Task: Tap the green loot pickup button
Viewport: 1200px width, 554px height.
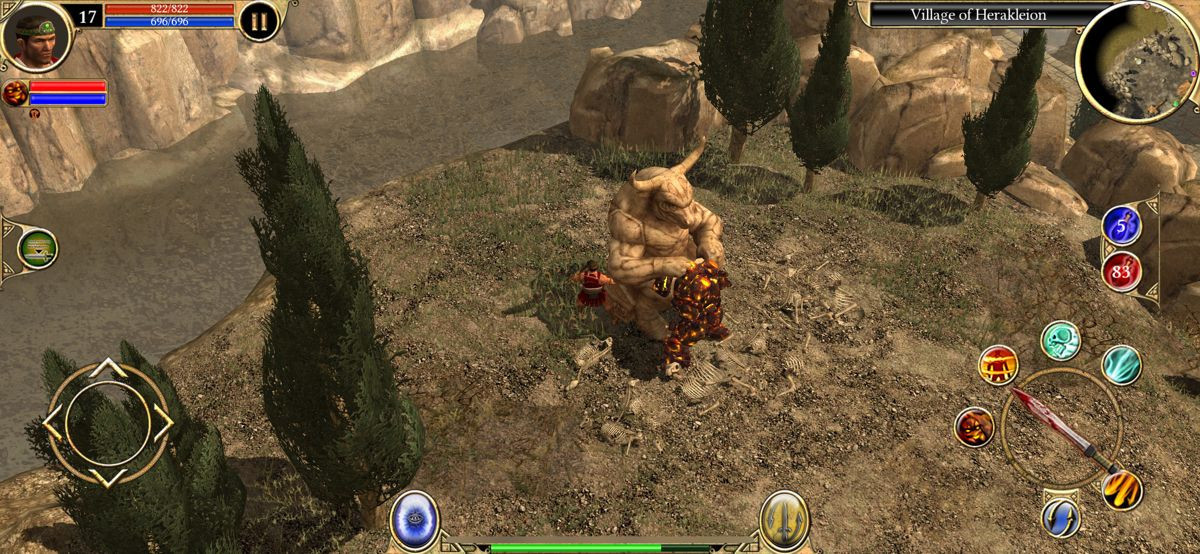Action: (x=38, y=249)
